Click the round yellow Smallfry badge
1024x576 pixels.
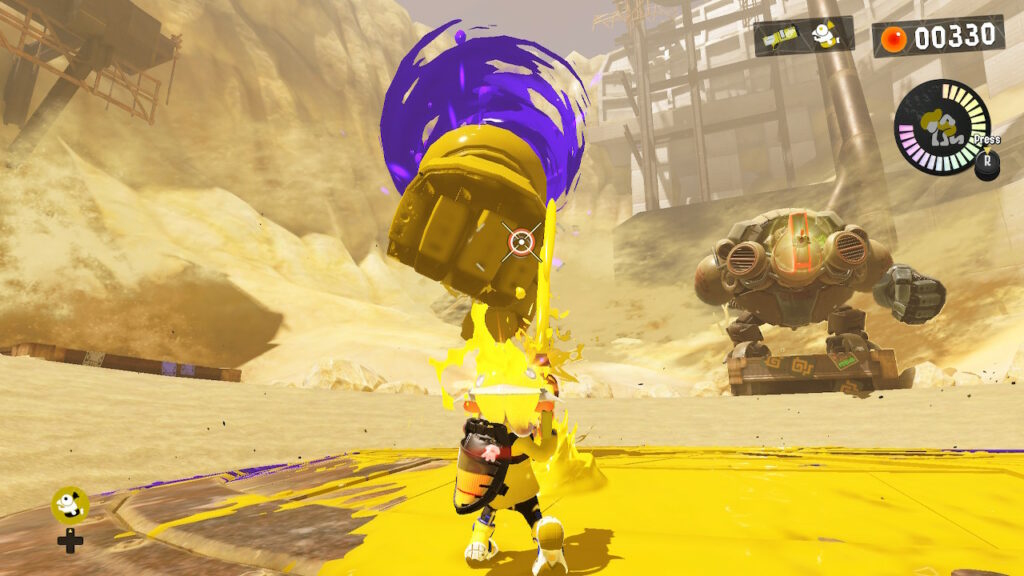[x=69, y=504]
